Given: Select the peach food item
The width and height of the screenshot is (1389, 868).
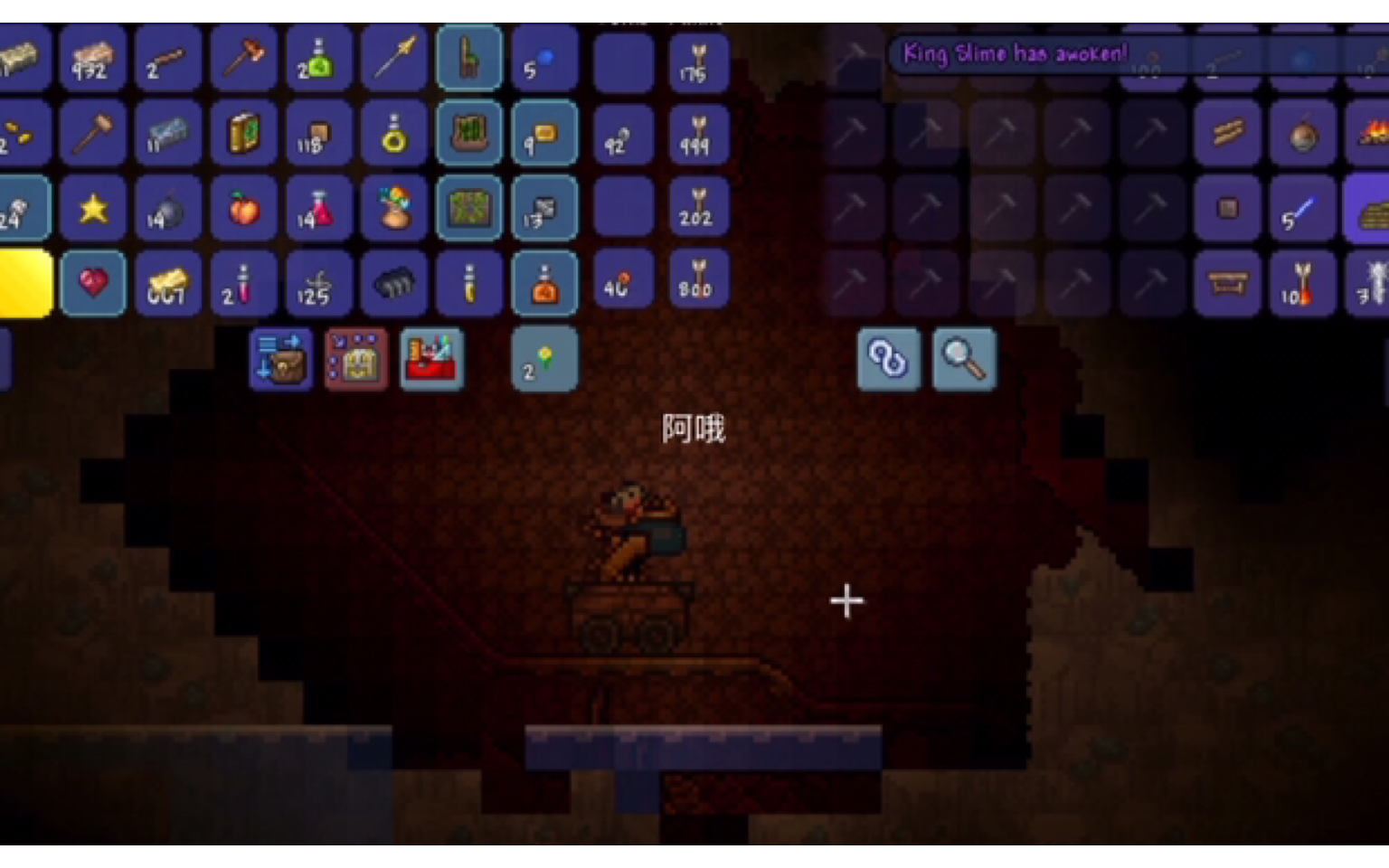Looking at the screenshot, I should [244, 209].
